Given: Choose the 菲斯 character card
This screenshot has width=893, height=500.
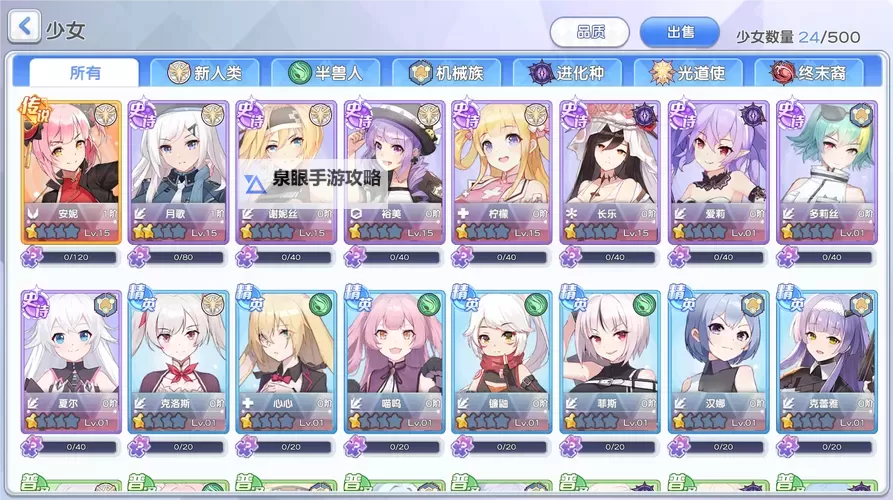Looking at the screenshot, I should point(610,362).
